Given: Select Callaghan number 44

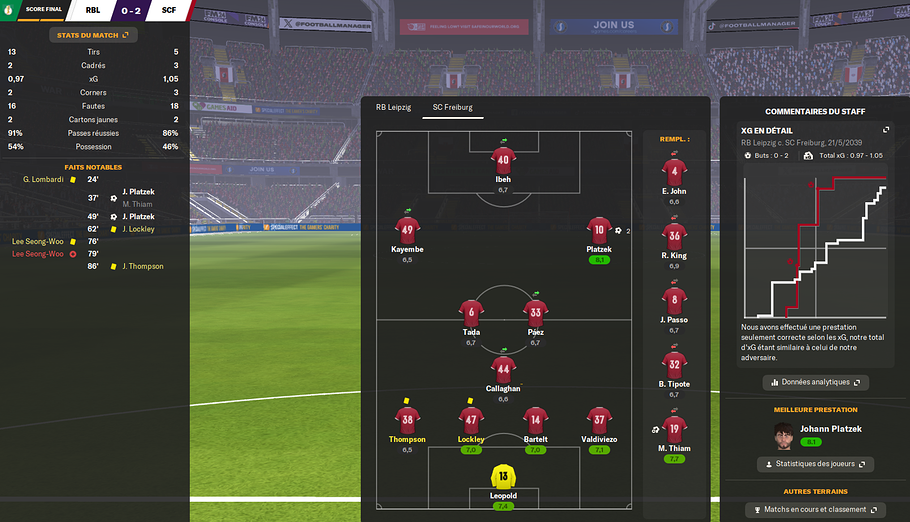Looking at the screenshot, I should 503,369.
